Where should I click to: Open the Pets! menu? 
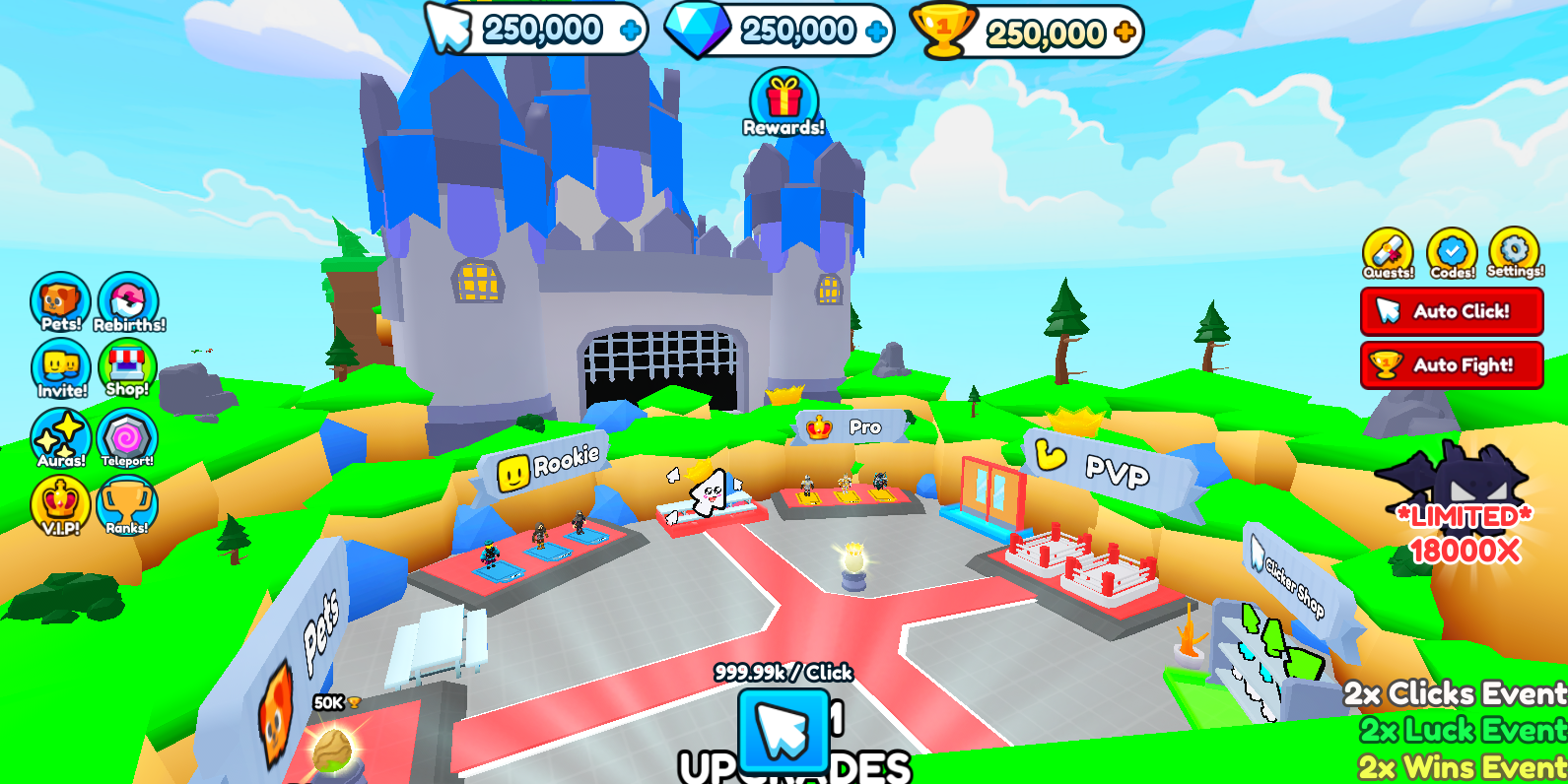tap(60, 302)
